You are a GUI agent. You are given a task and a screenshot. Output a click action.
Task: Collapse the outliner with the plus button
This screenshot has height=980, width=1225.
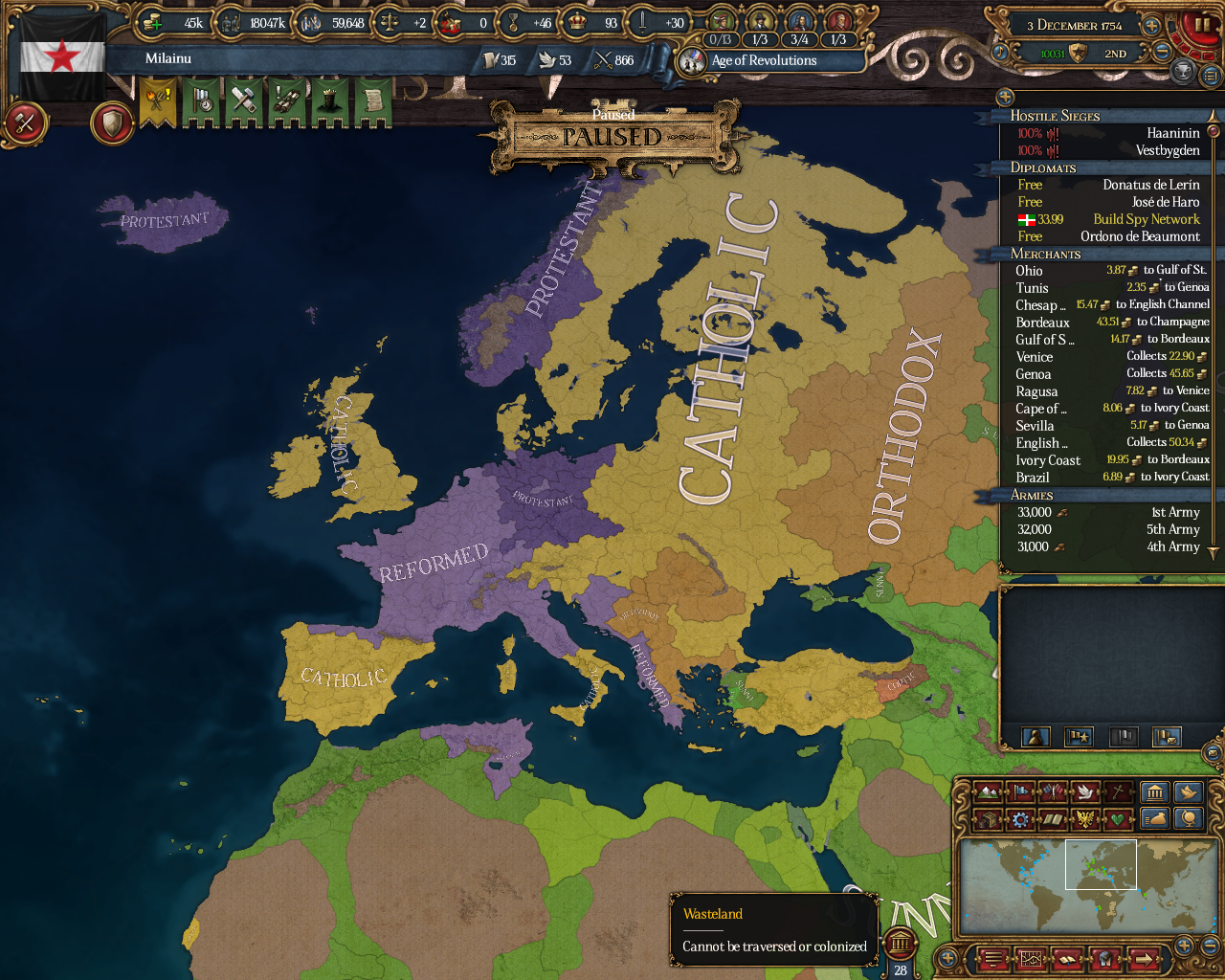1004,96
